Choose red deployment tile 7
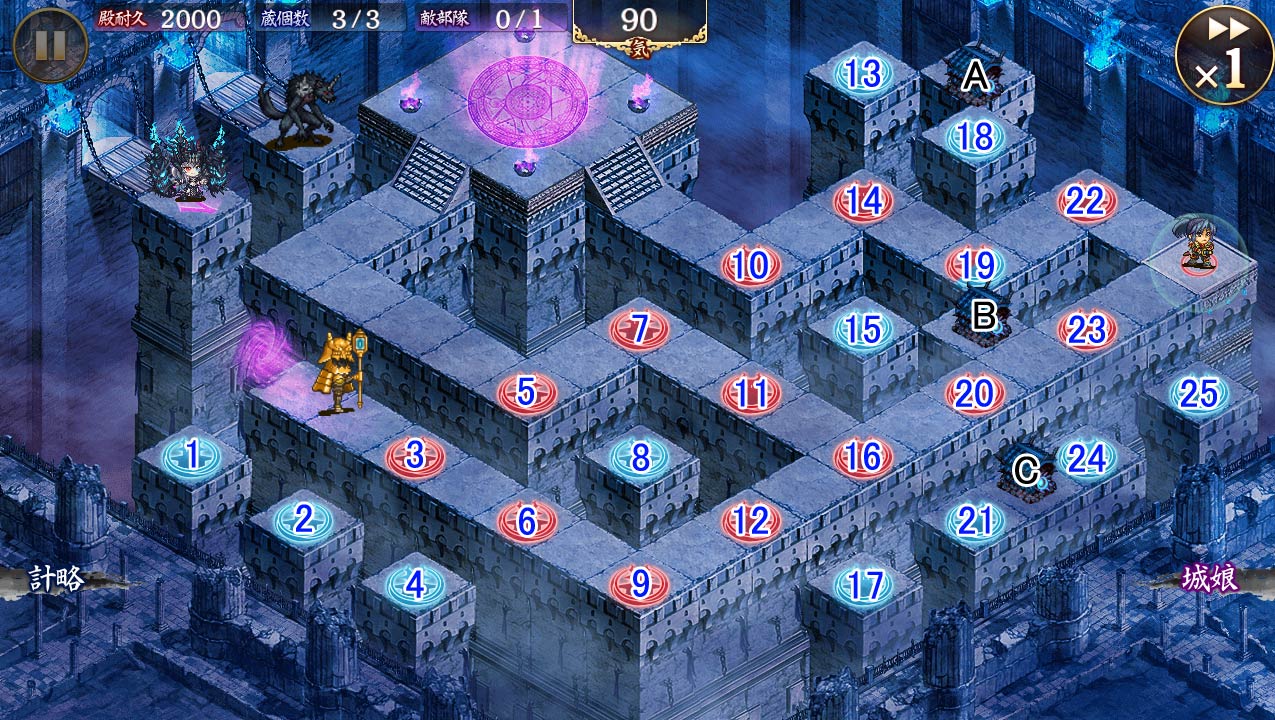The height and width of the screenshot is (720, 1275). [x=639, y=329]
